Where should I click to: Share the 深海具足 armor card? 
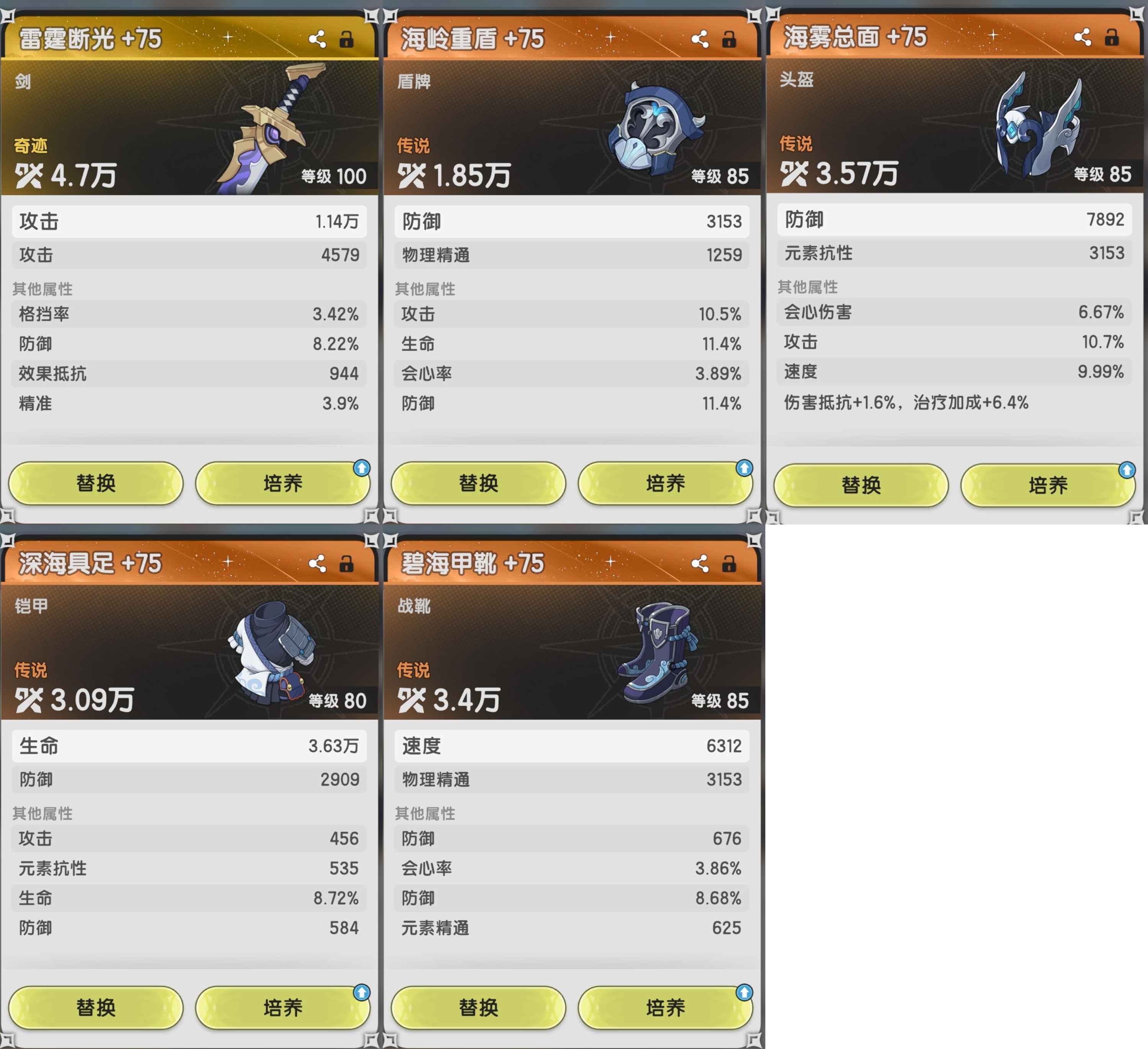click(x=317, y=564)
